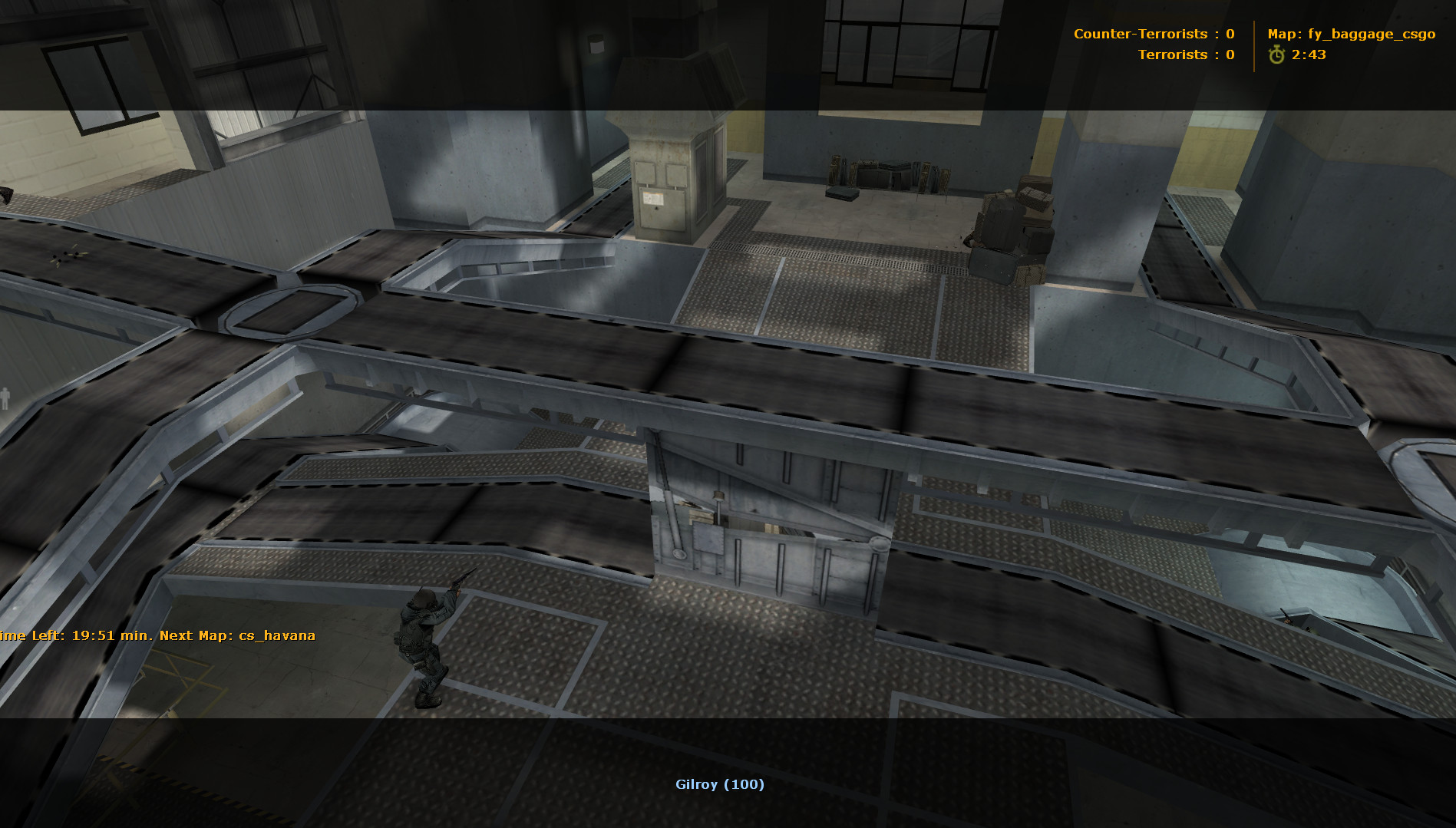The width and height of the screenshot is (1456, 828).
Task: Toggle the Terrorists score display
Action: pos(1186,54)
